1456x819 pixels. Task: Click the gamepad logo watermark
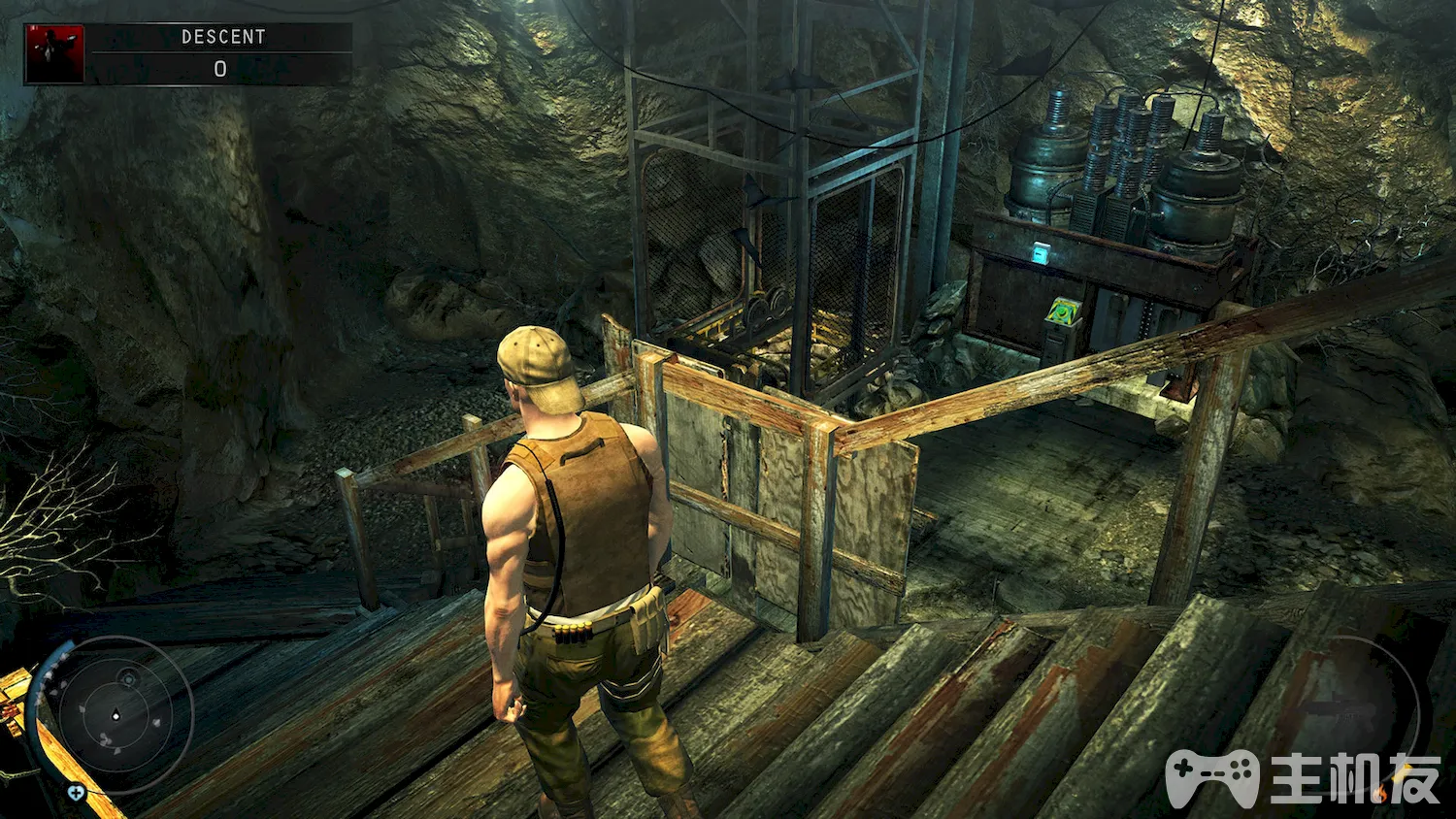[1211, 776]
